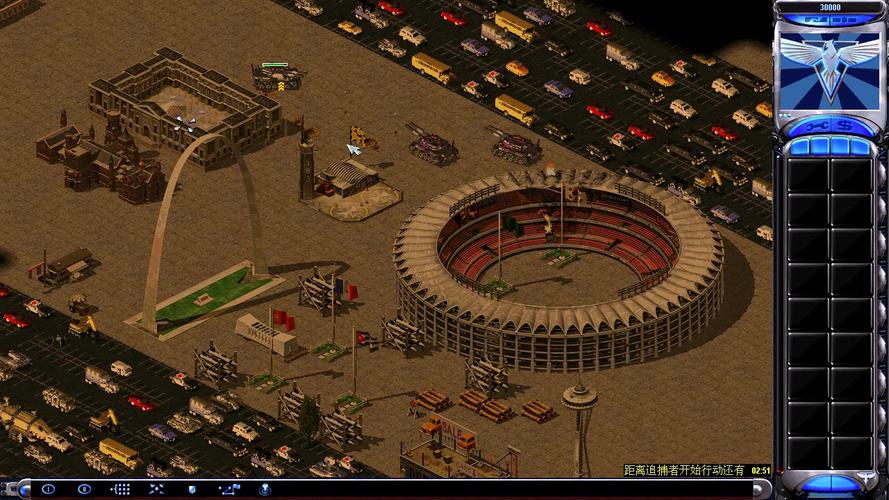Click the wrench repair button
This screenshot has height=500, width=889.
pyautogui.click(x=815, y=126)
